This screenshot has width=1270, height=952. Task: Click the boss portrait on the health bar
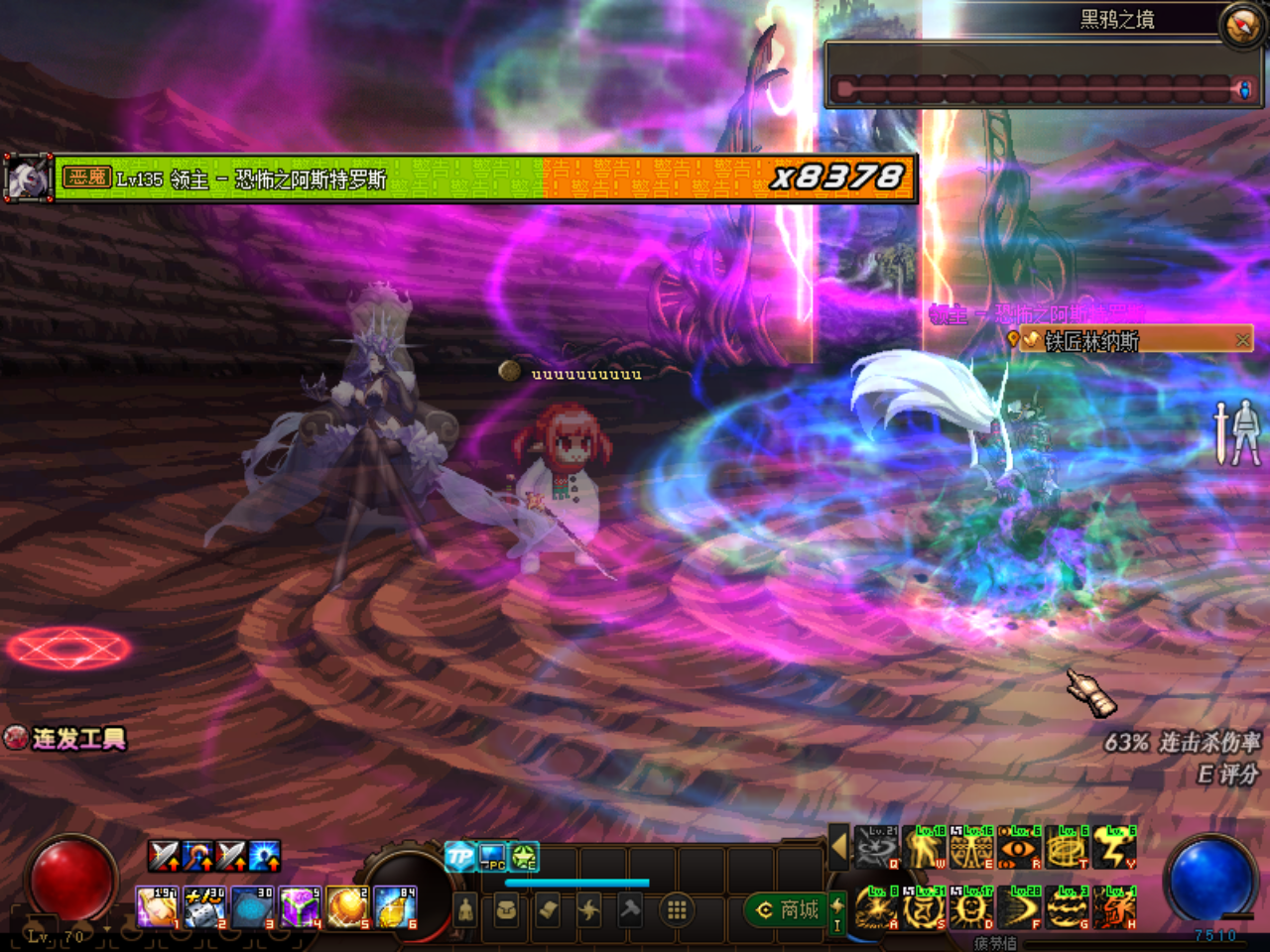click(27, 178)
